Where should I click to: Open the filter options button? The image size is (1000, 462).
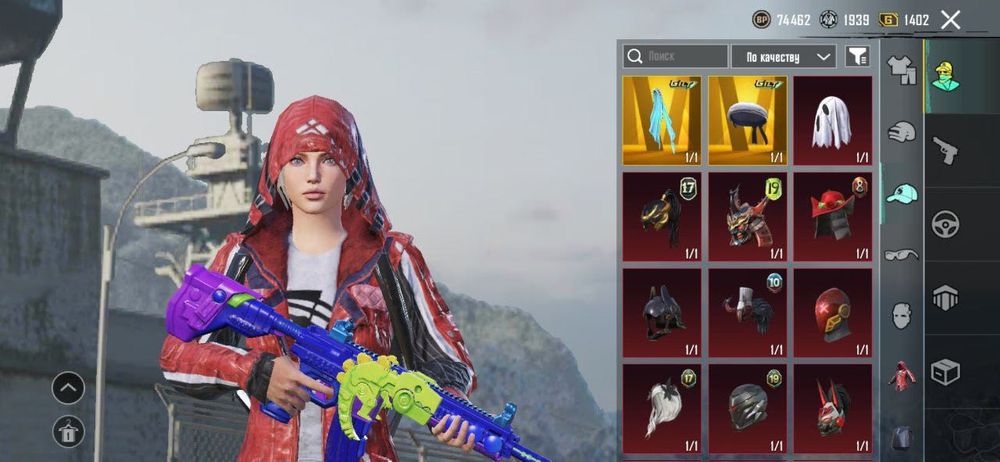(x=857, y=57)
